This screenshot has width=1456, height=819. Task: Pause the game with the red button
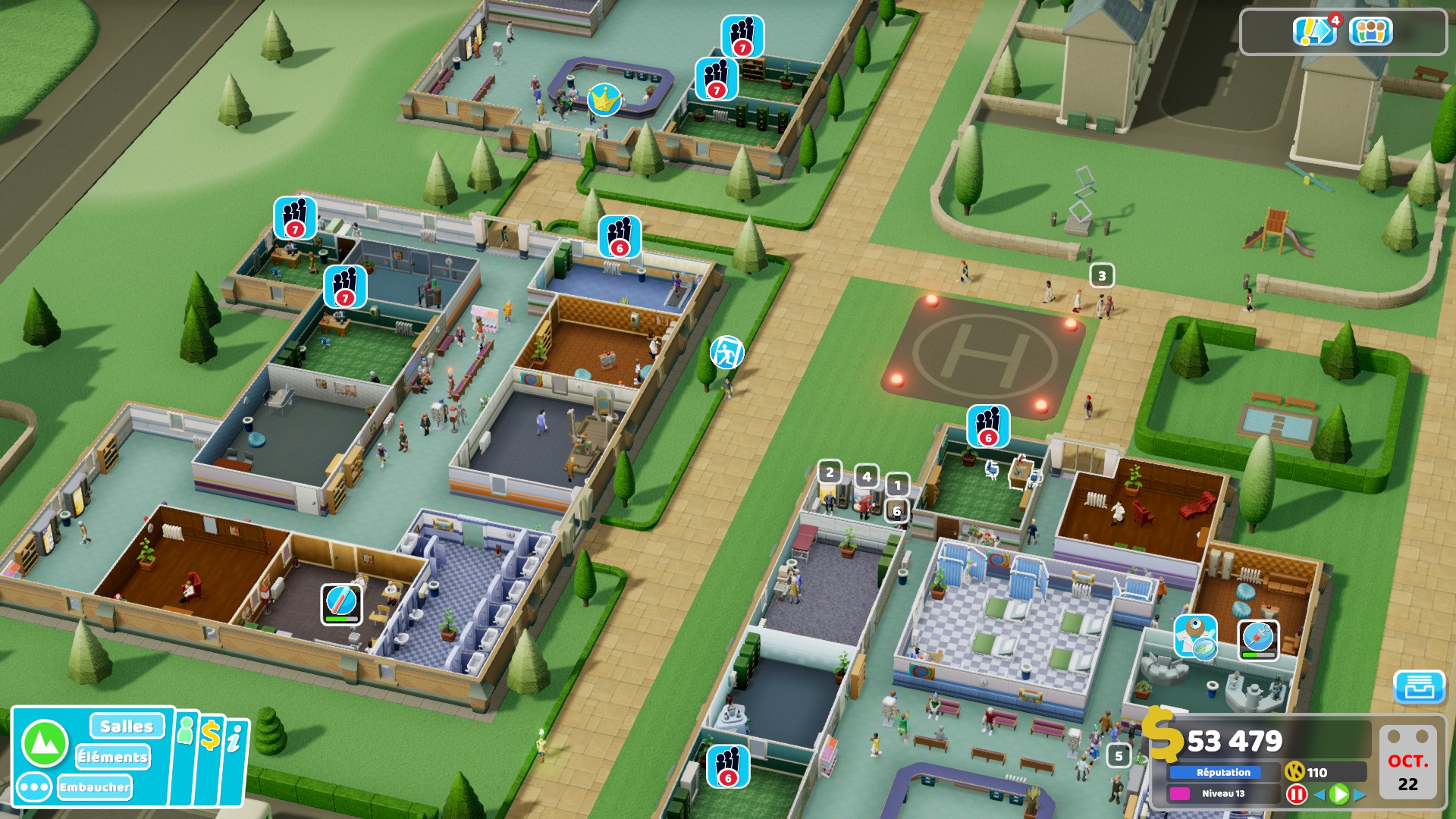1297,794
